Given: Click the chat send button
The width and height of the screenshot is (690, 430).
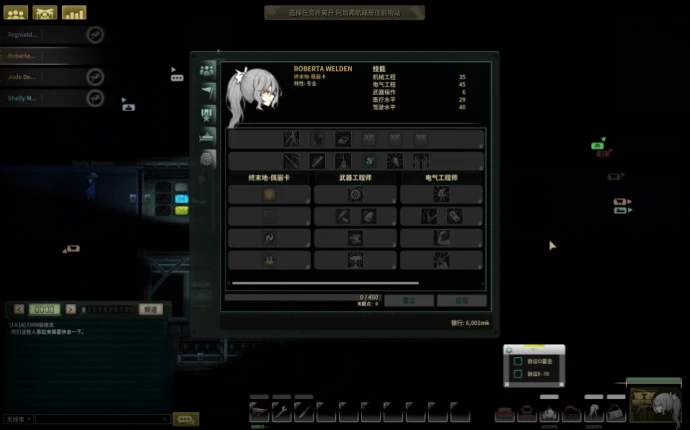Looking at the screenshot, I should point(185,419).
